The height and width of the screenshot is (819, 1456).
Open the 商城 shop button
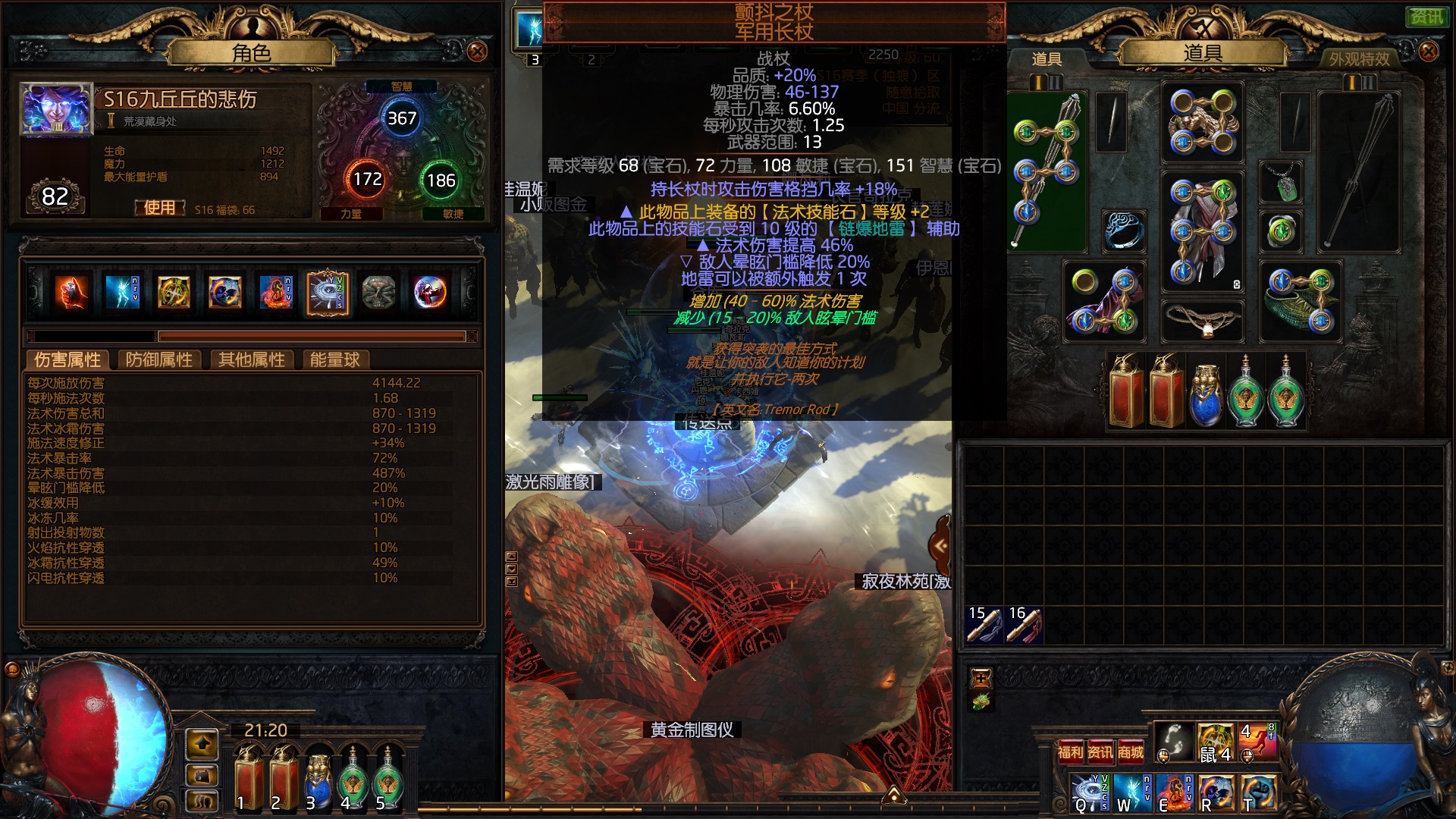(x=1130, y=752)
